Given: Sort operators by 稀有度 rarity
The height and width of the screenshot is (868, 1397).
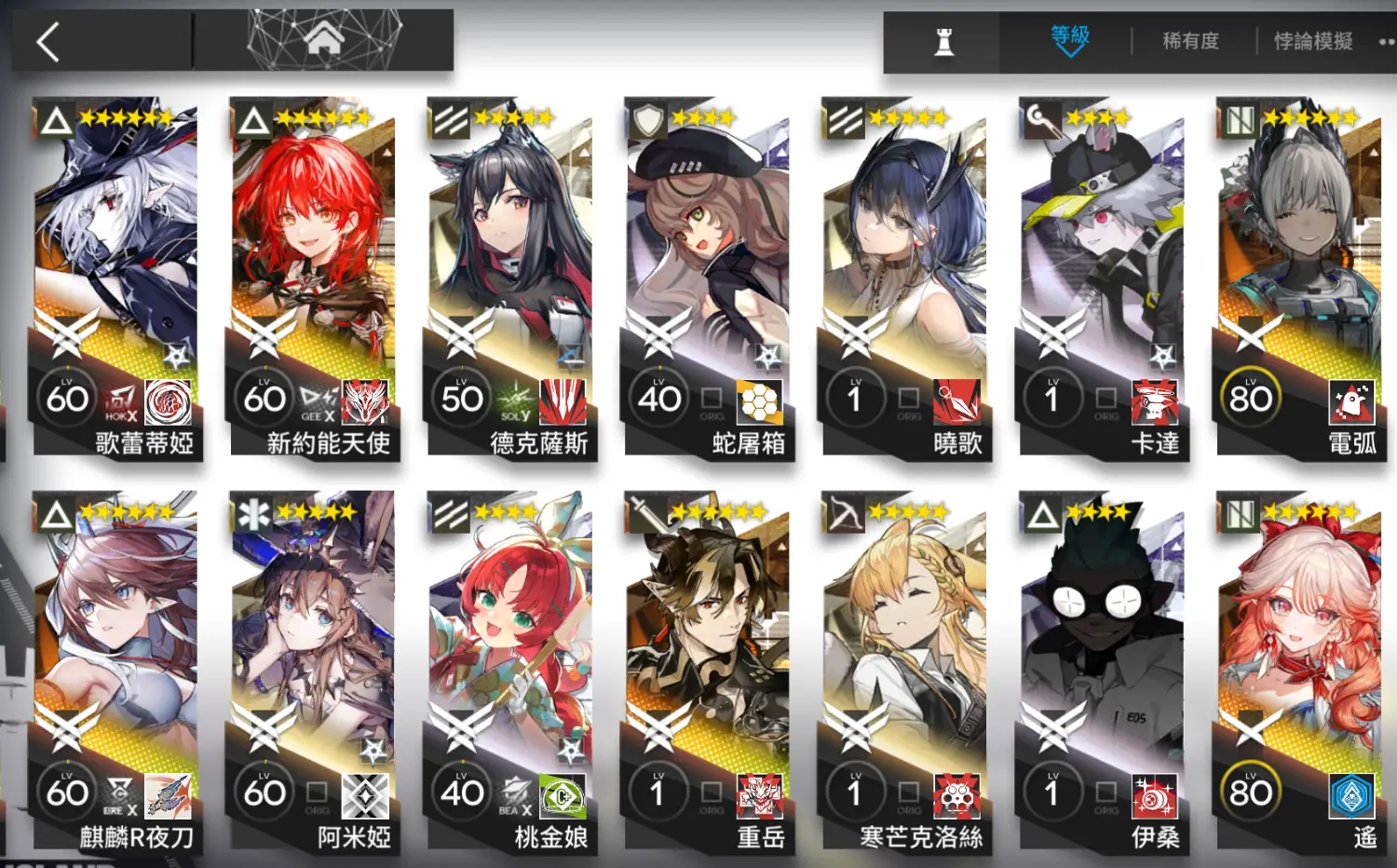Looking at the screenshot, I should coord(1190,42).
